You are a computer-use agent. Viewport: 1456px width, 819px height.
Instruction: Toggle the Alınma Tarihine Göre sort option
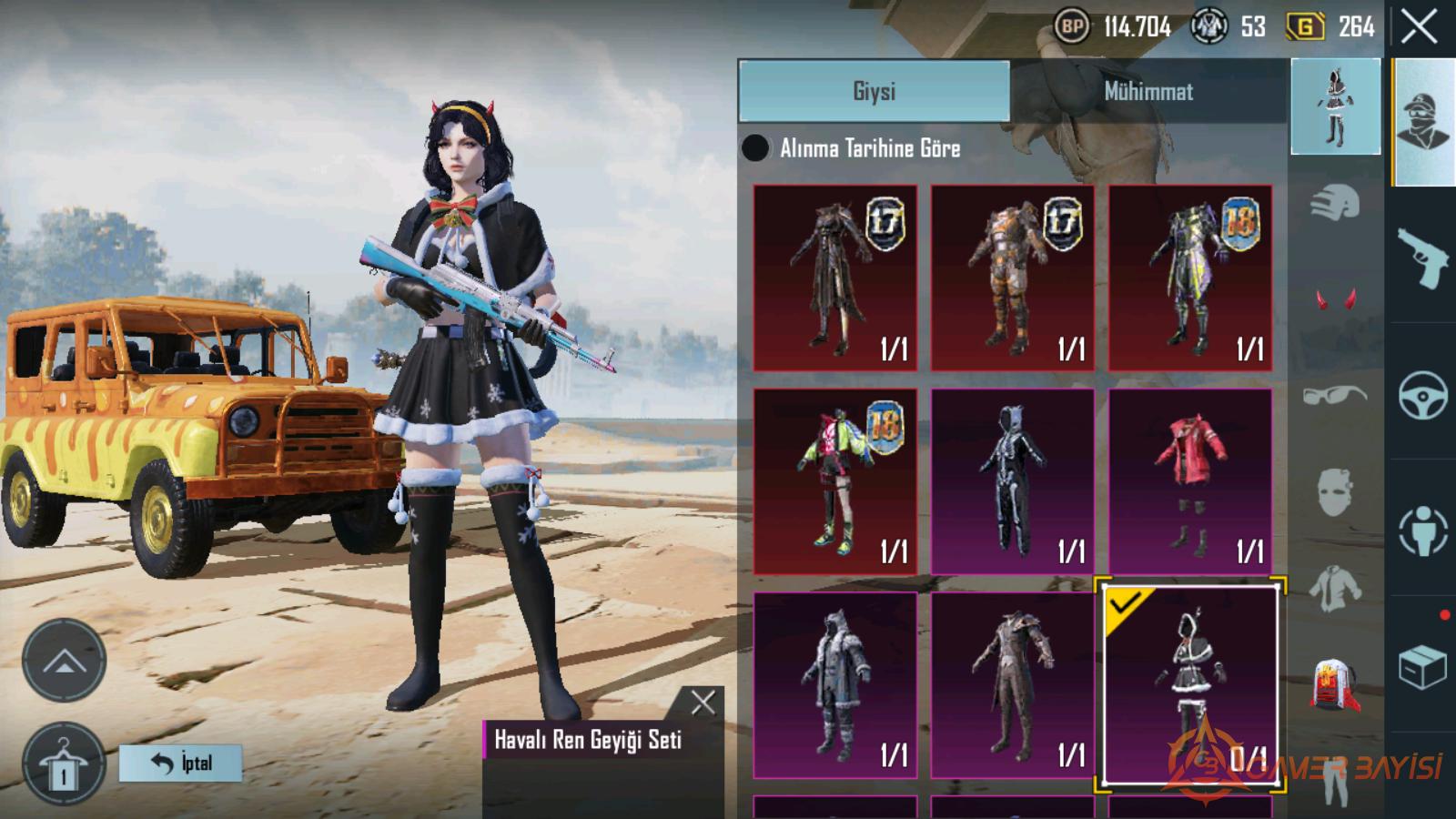[755, 148]
